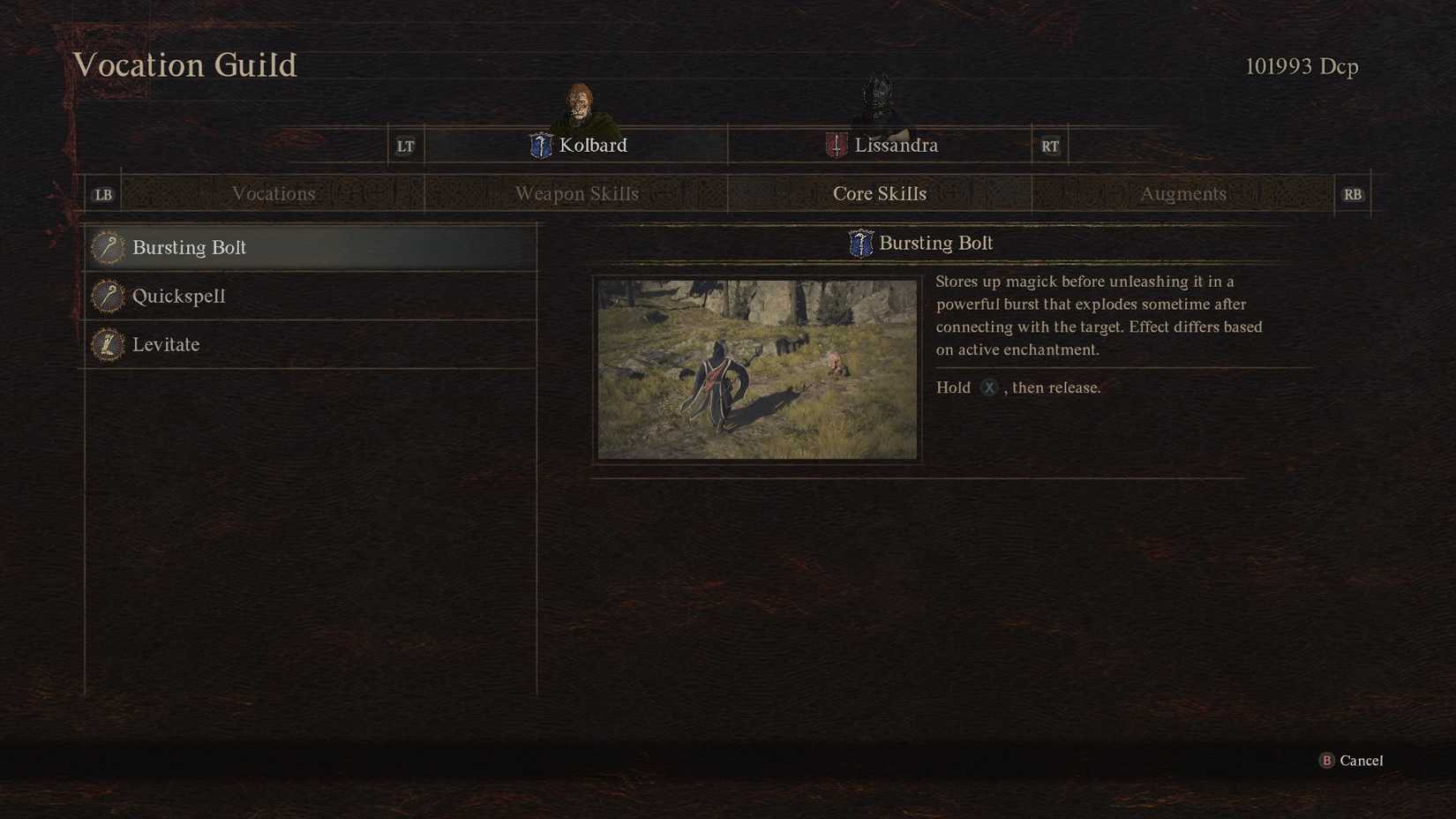Open the Vocations category tab
The width and height of the screenshot is (1456, 819).
274,193
